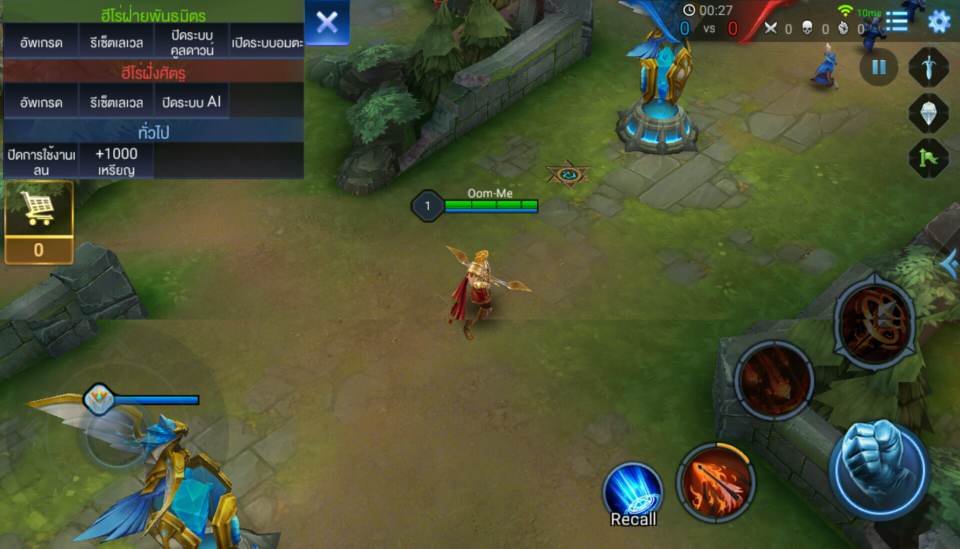Cast the flaming arrow skill beside Recall

click(x=715, y=482)
